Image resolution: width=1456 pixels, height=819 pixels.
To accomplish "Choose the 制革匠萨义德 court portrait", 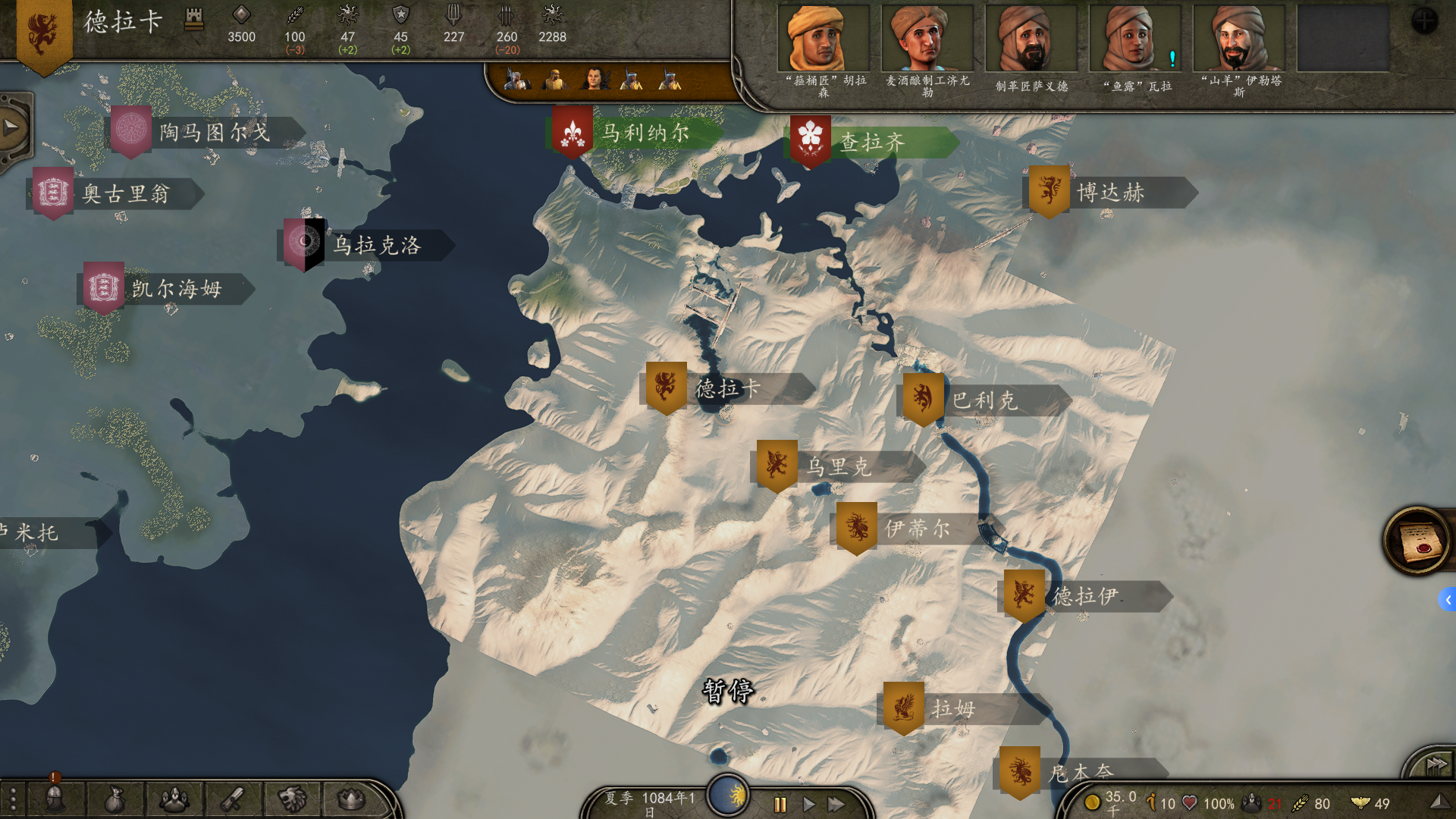I will click(1031, 39).
